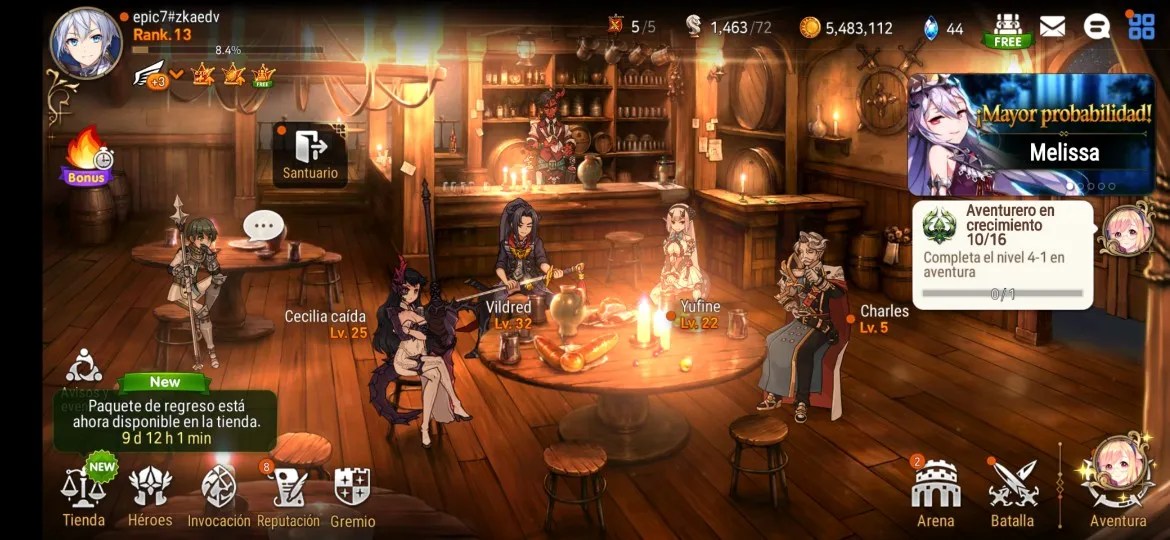1170x540 pixels.
Task: Open the blue grid menu icon
Action: (x=1141, y=26)
